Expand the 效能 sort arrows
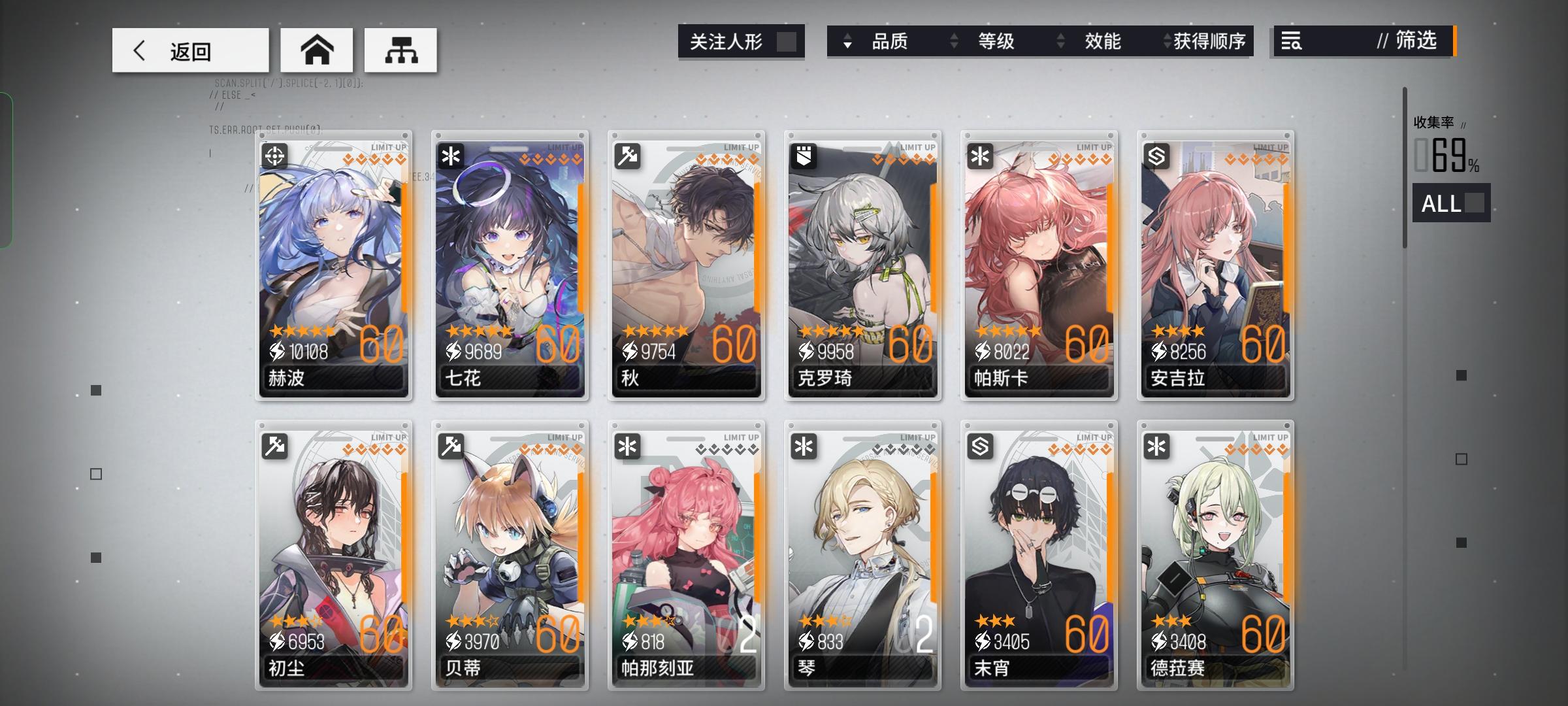 (x=1059, y=41)
